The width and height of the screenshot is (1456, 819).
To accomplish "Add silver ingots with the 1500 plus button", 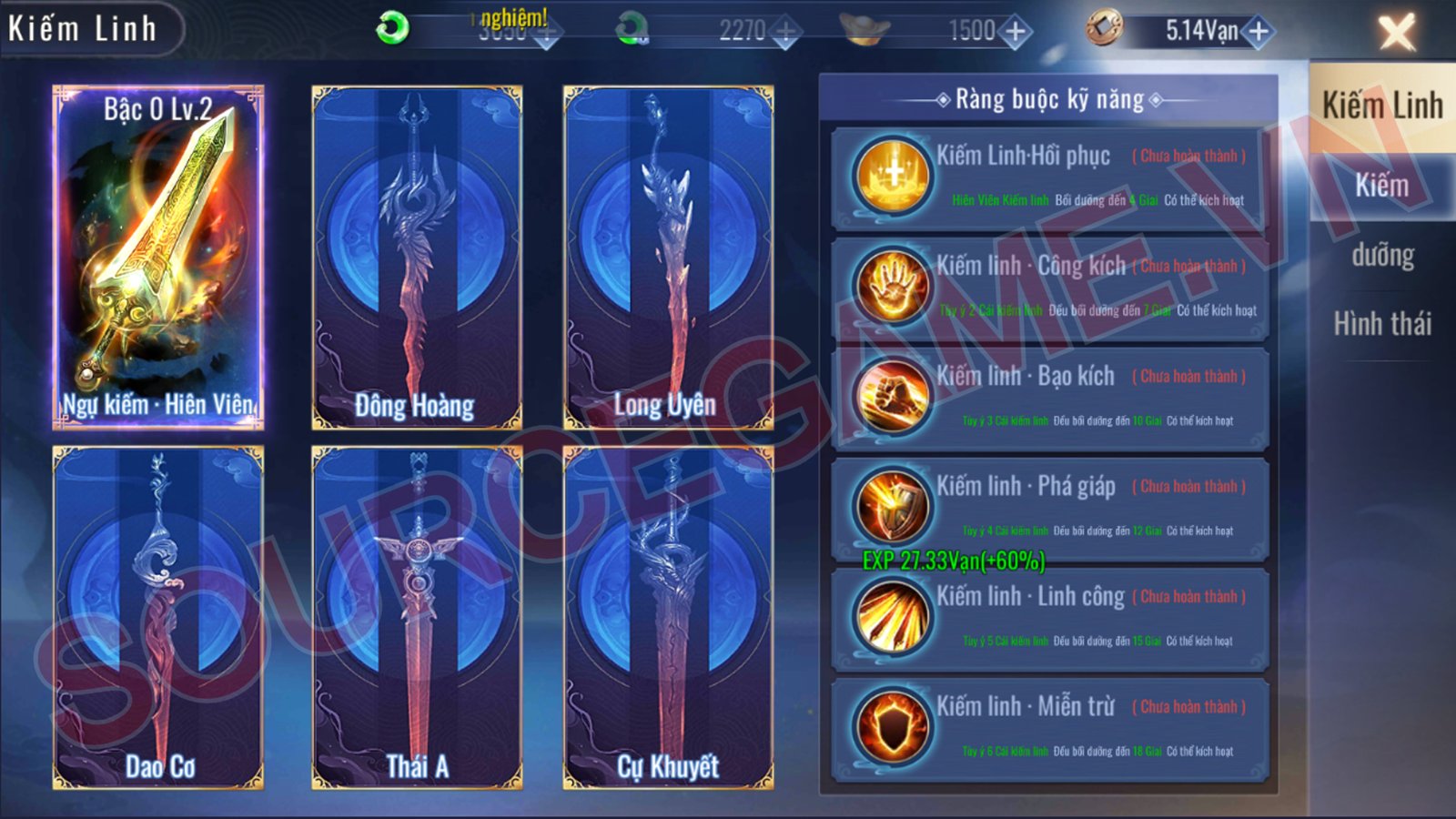I will pos(1015,32).
